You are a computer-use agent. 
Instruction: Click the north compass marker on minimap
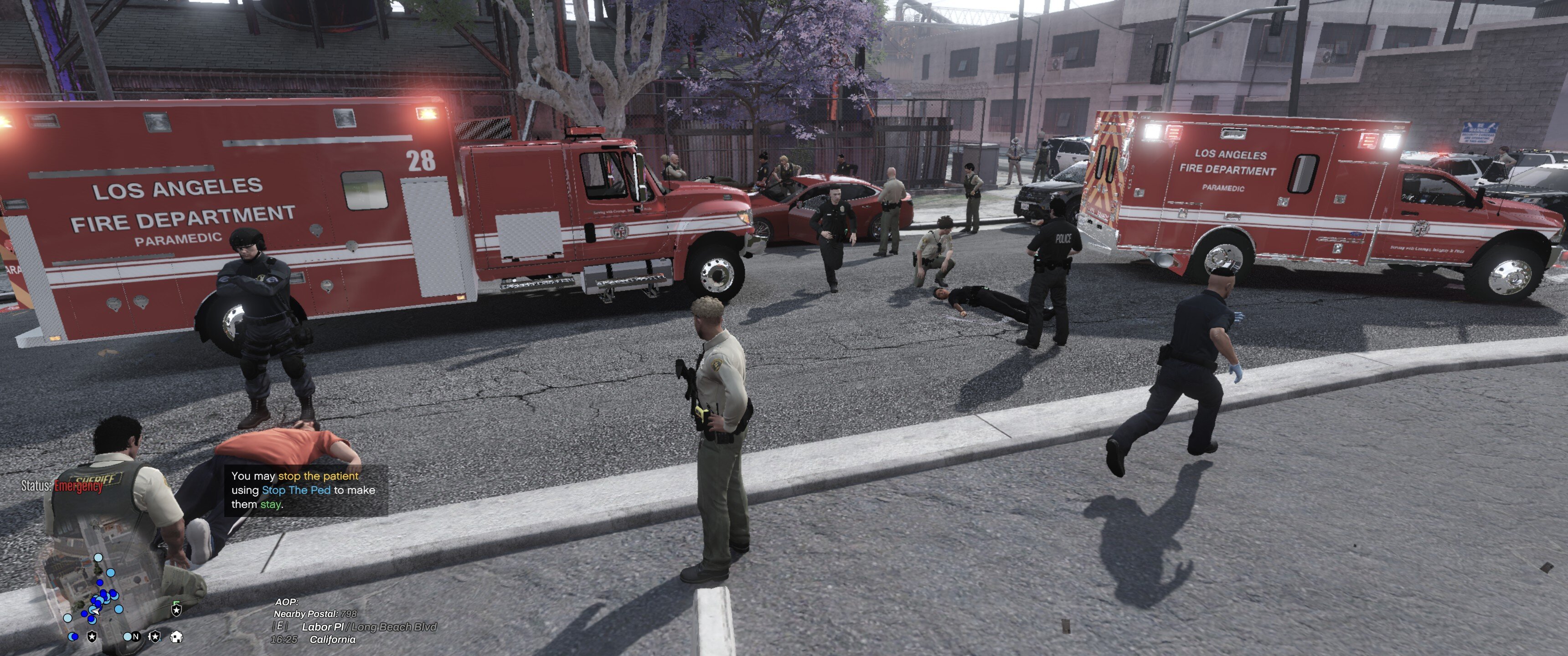(136, 636)
